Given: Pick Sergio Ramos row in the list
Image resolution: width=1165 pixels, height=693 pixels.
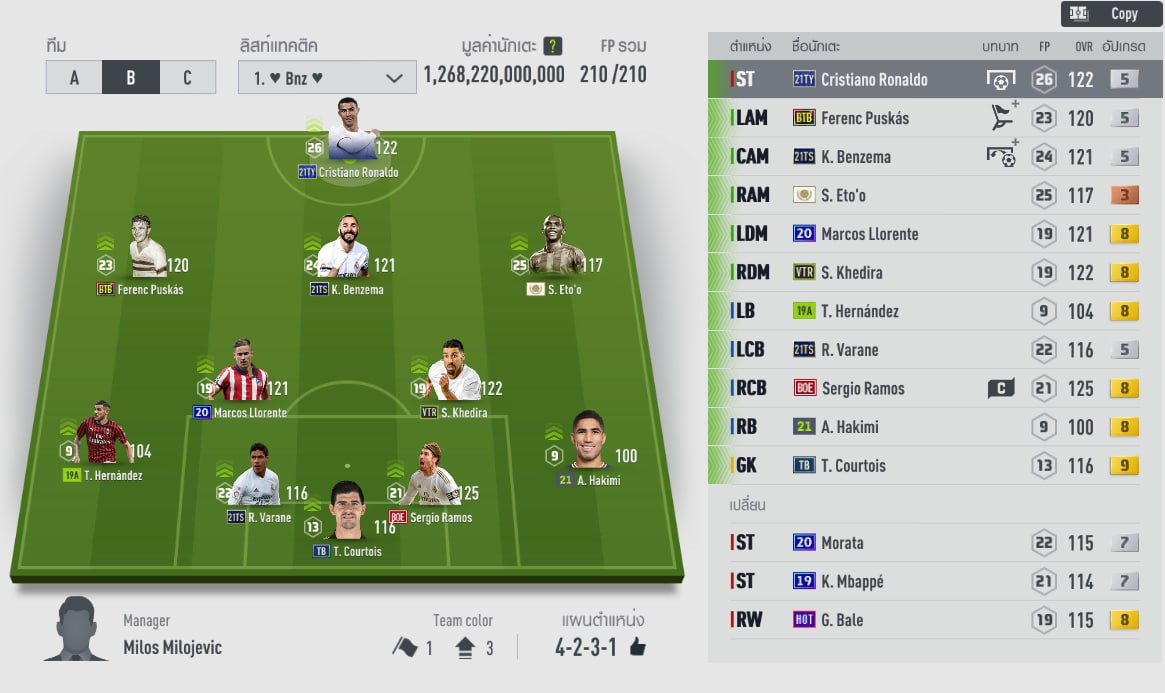Looking at the screenshot, I should click(x=935, y=389).
